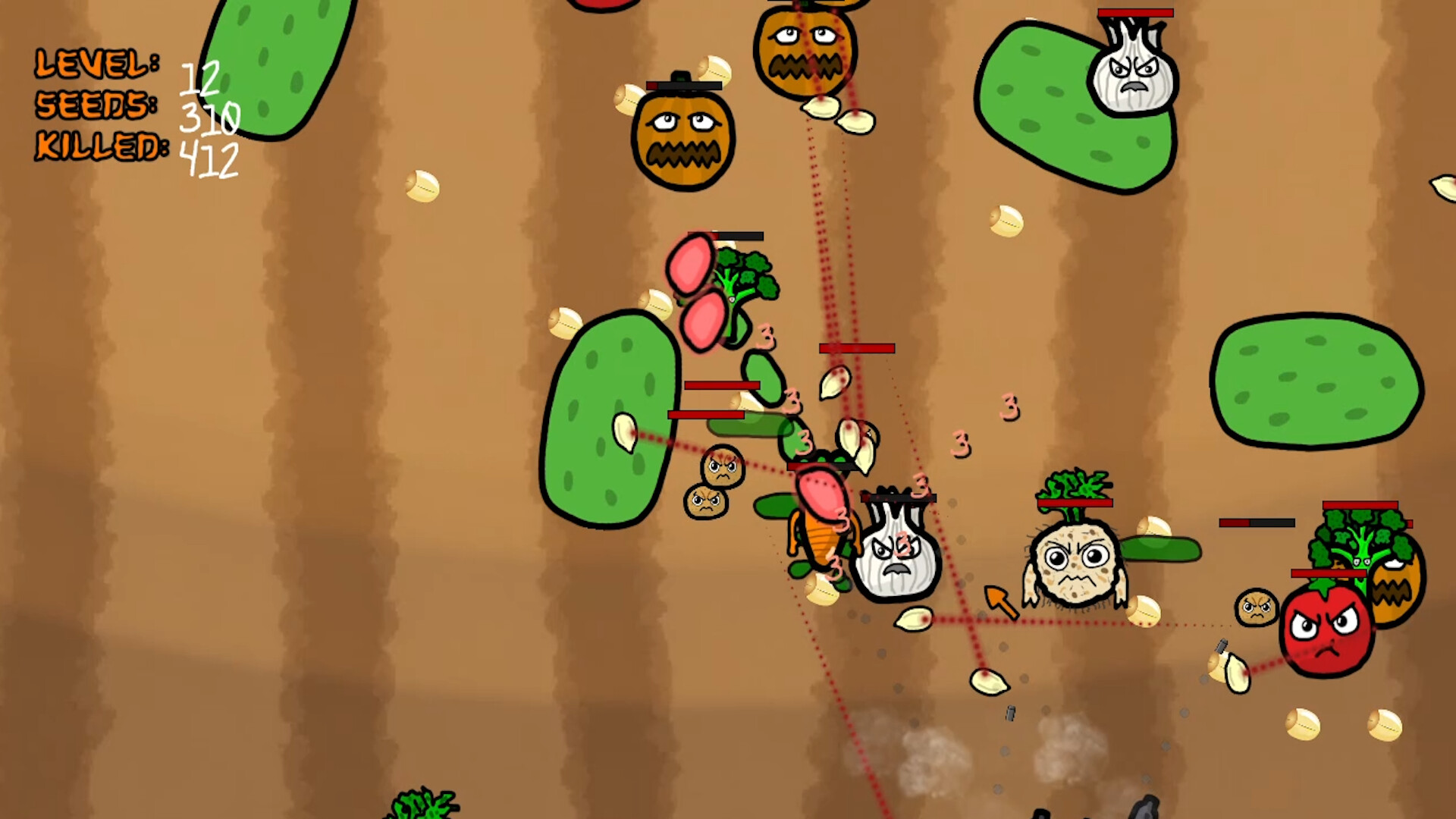
Task: Select the hairy parsnip enemy in the center
Action: point(1073,565)
